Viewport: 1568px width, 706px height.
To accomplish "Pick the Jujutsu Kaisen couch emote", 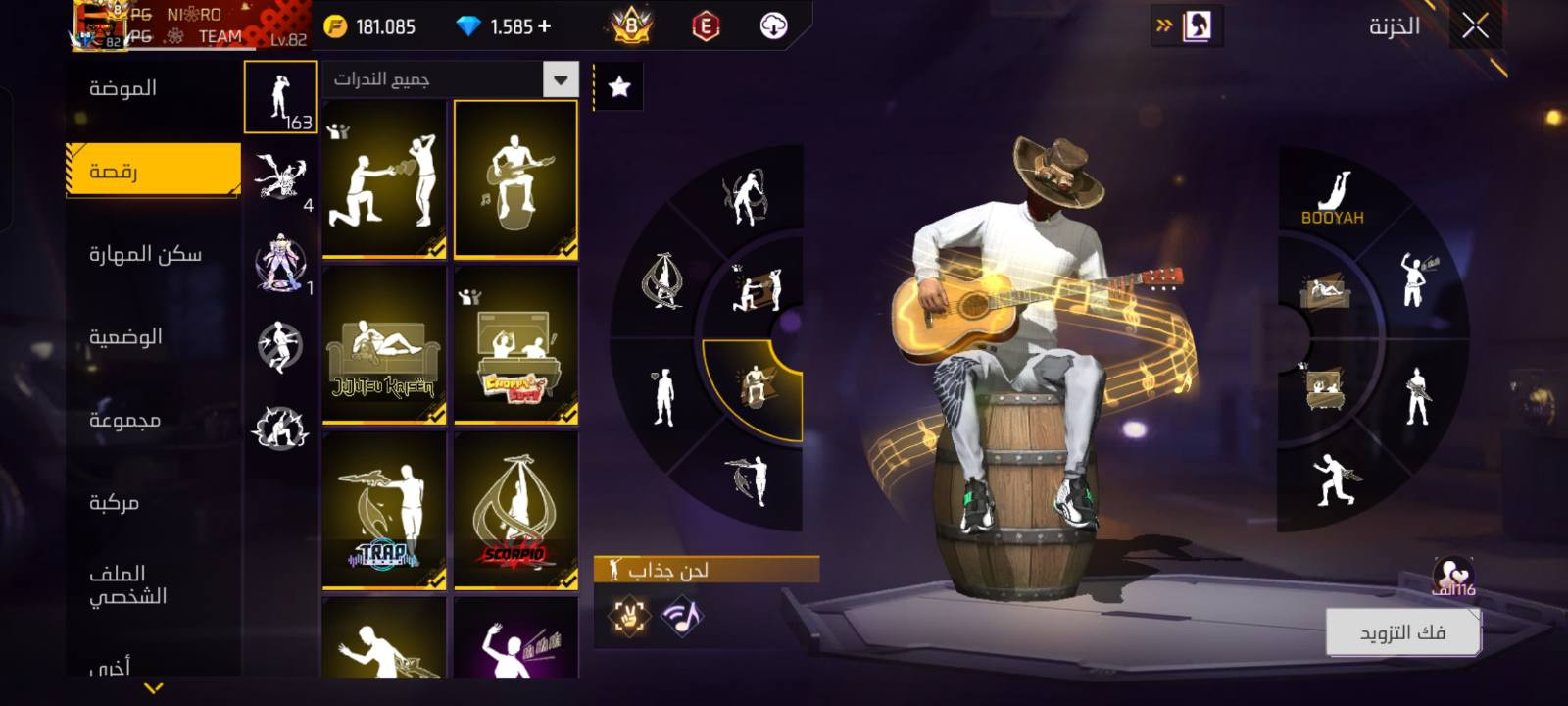I will pyautogui.click(x=384, y=345).
